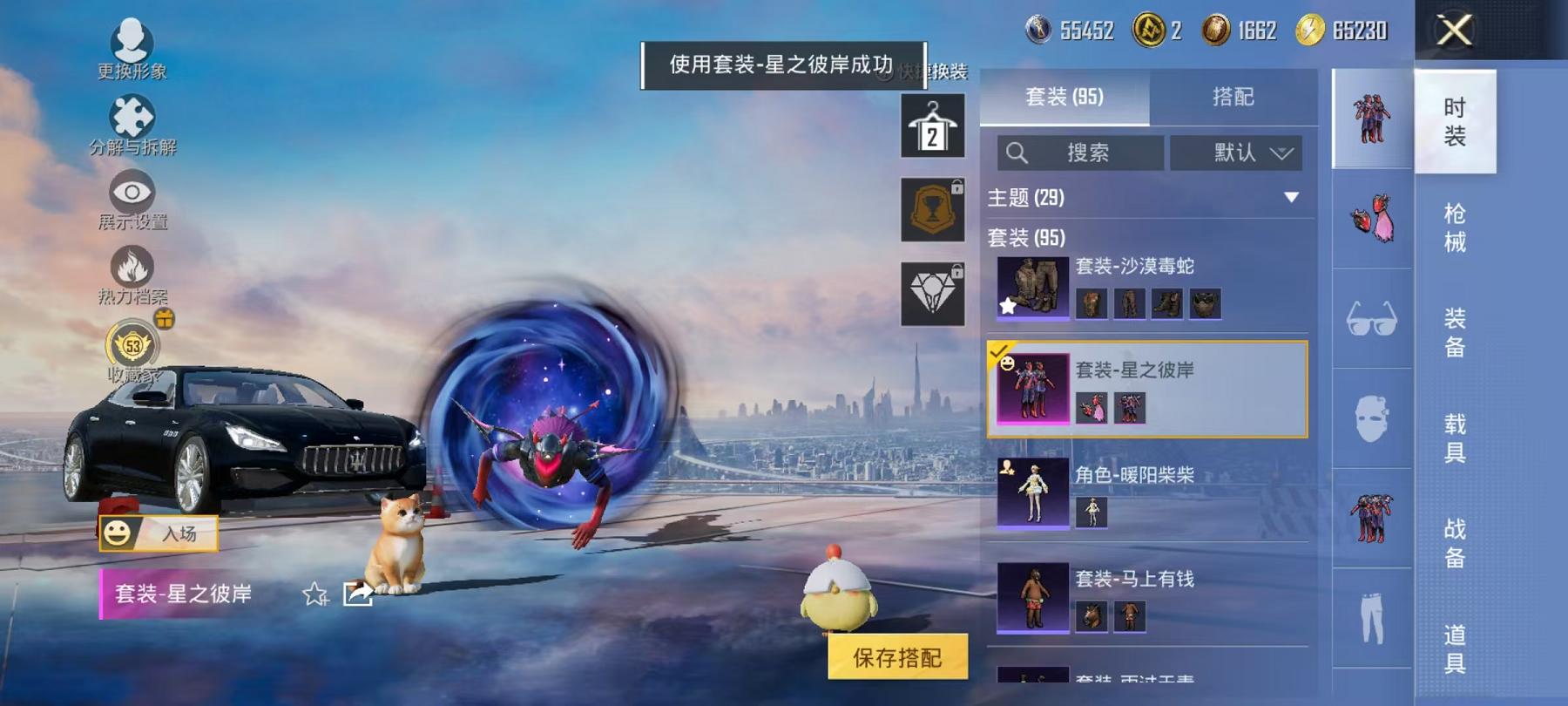
Task: Select the 分解与拆解 dismantle feature
Action: click(131, 122)
